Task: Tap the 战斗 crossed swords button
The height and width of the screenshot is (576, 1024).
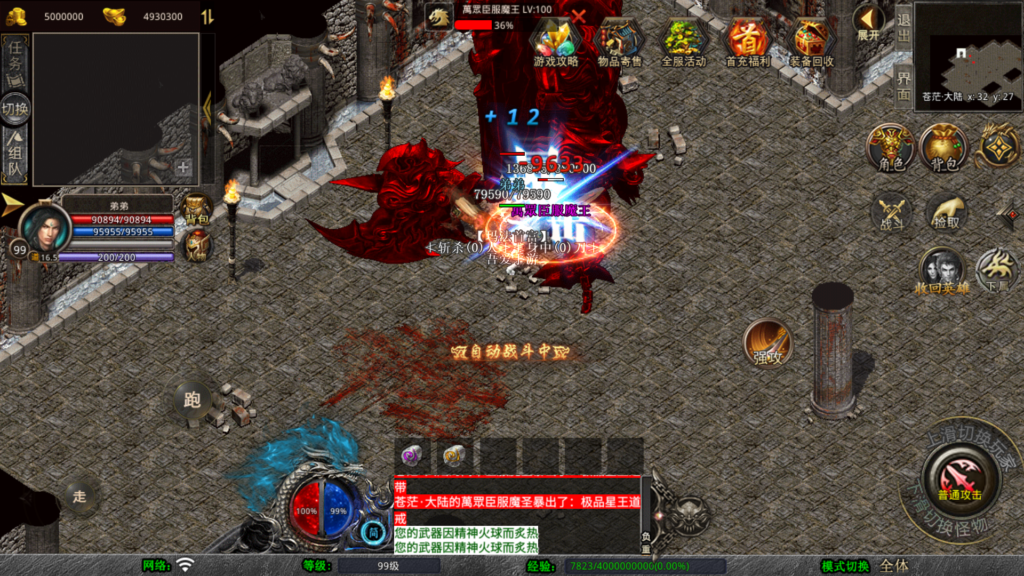Action: point(890,211)
